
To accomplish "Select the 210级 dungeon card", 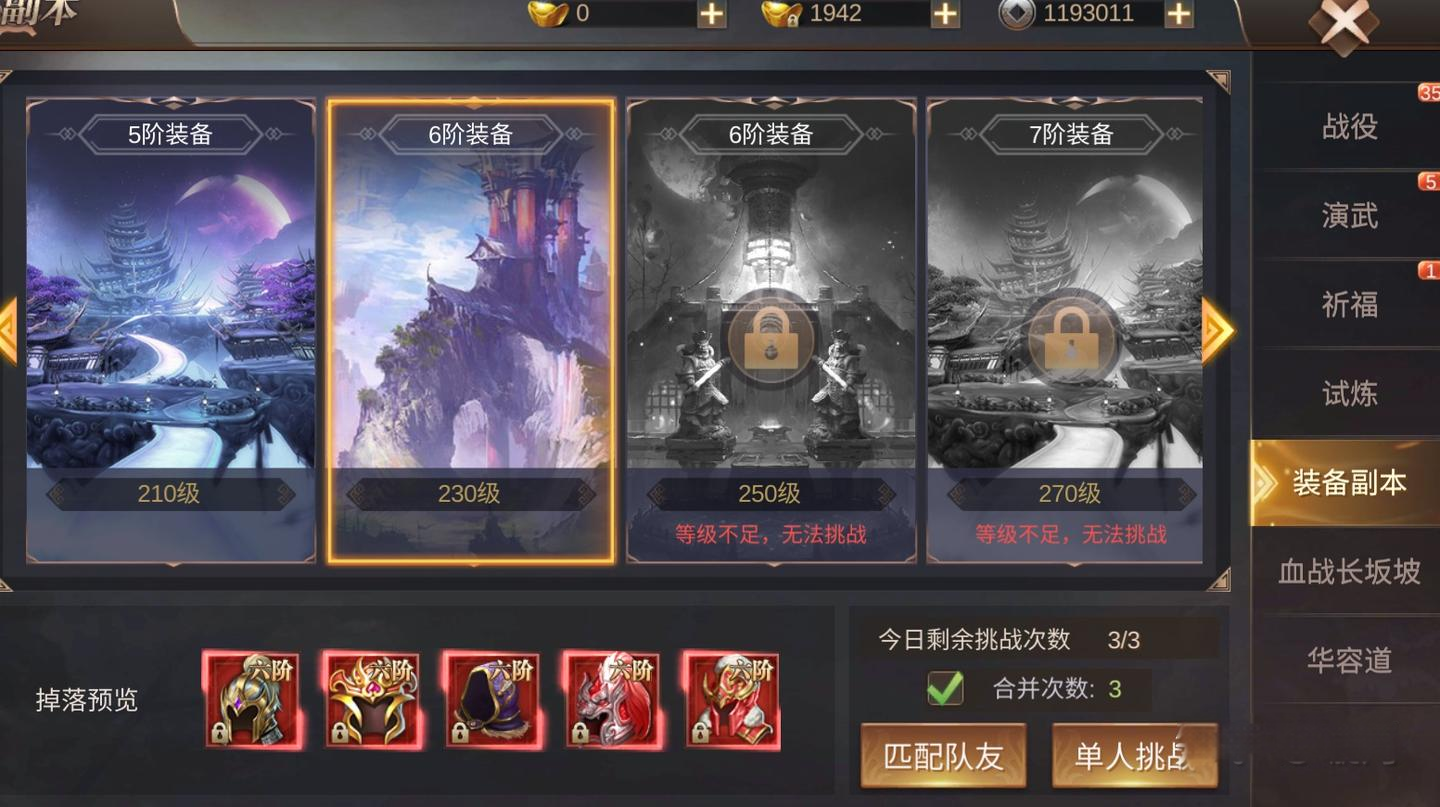I will coord(168,330).
